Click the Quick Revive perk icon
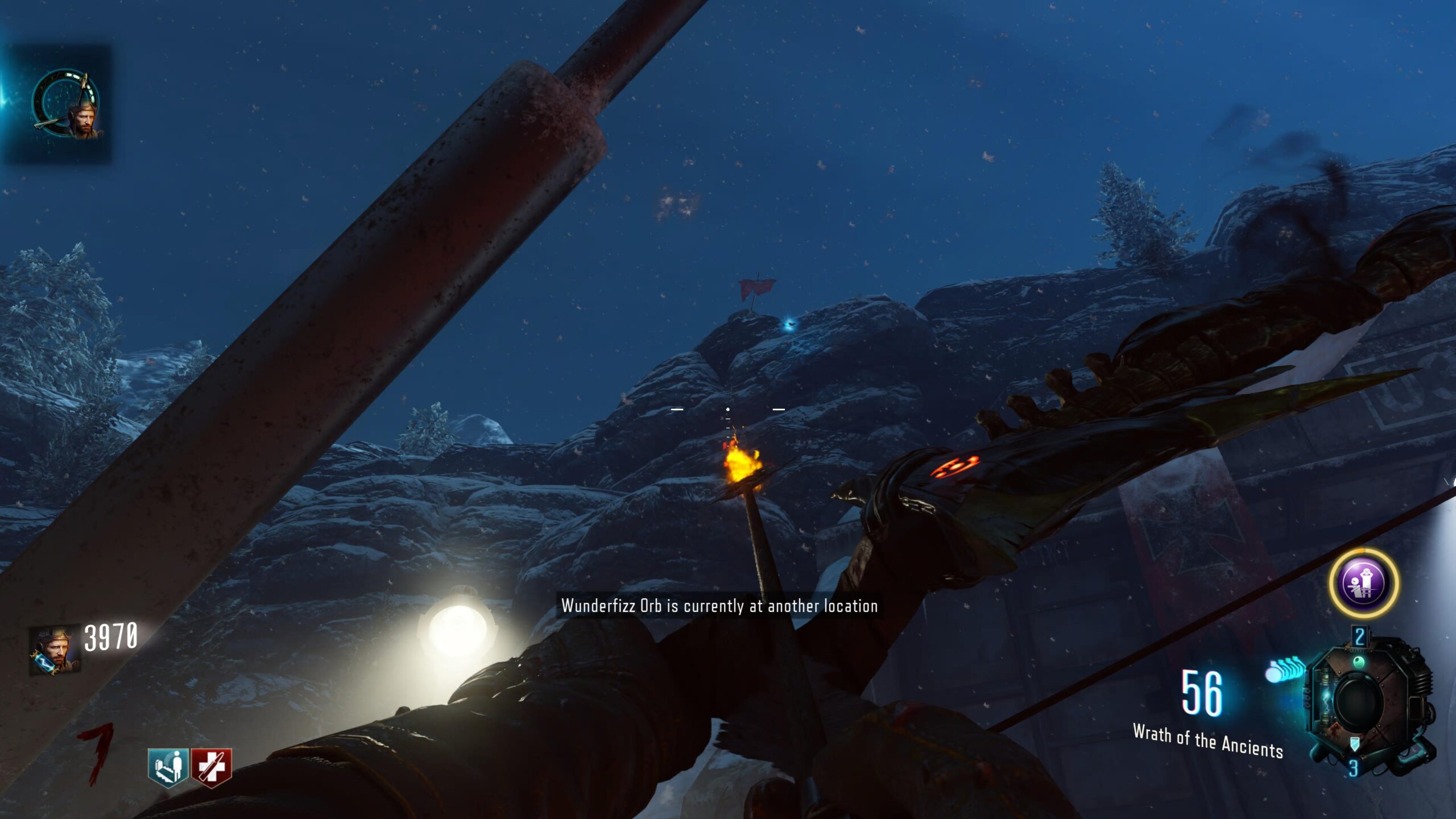 [x=168, y=767]
